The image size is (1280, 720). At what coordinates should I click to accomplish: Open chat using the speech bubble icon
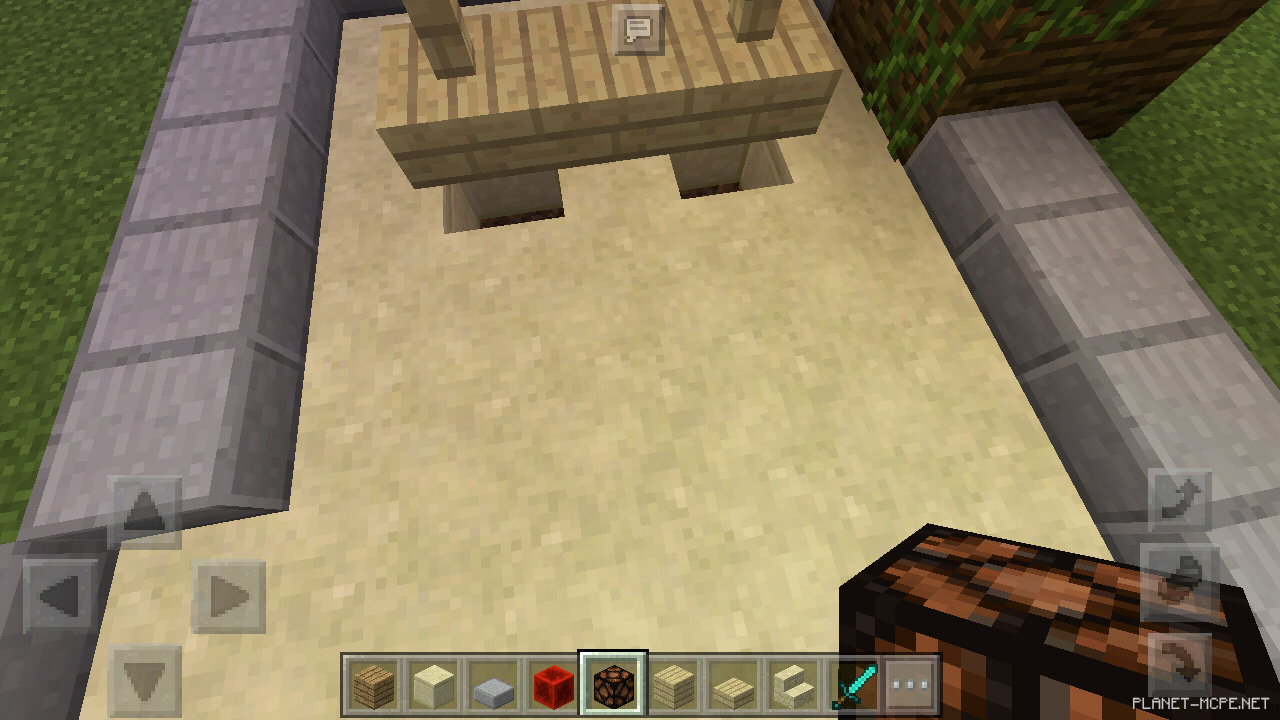point(637,30)
